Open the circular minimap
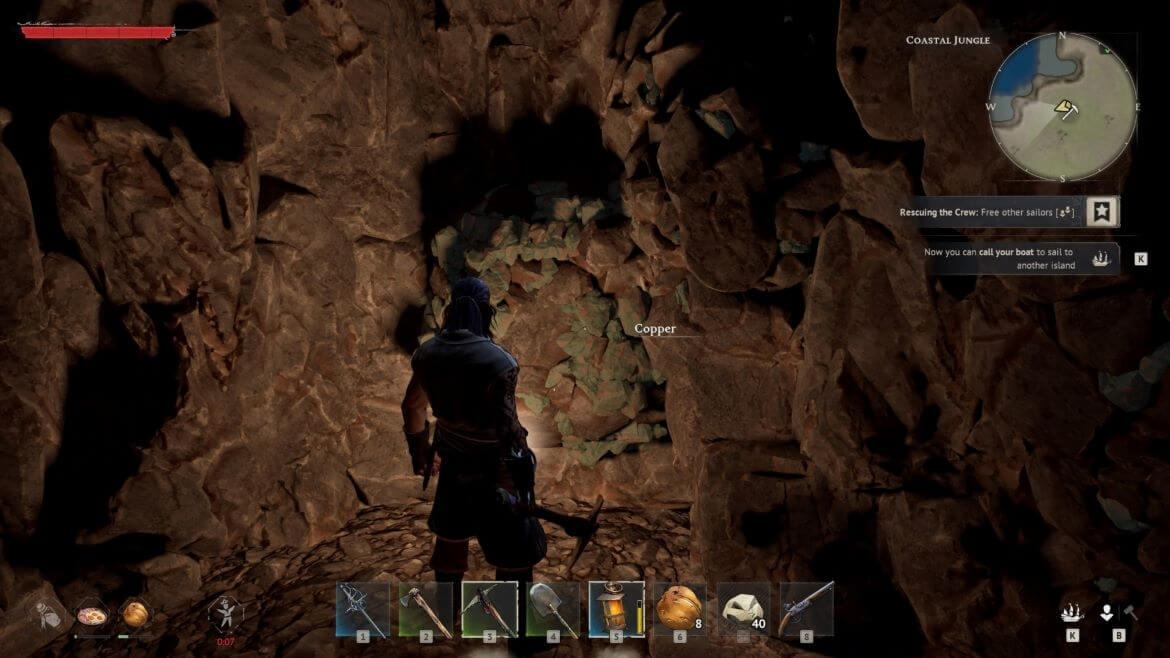This screenshot has height=658, width=1170. 1063,107
